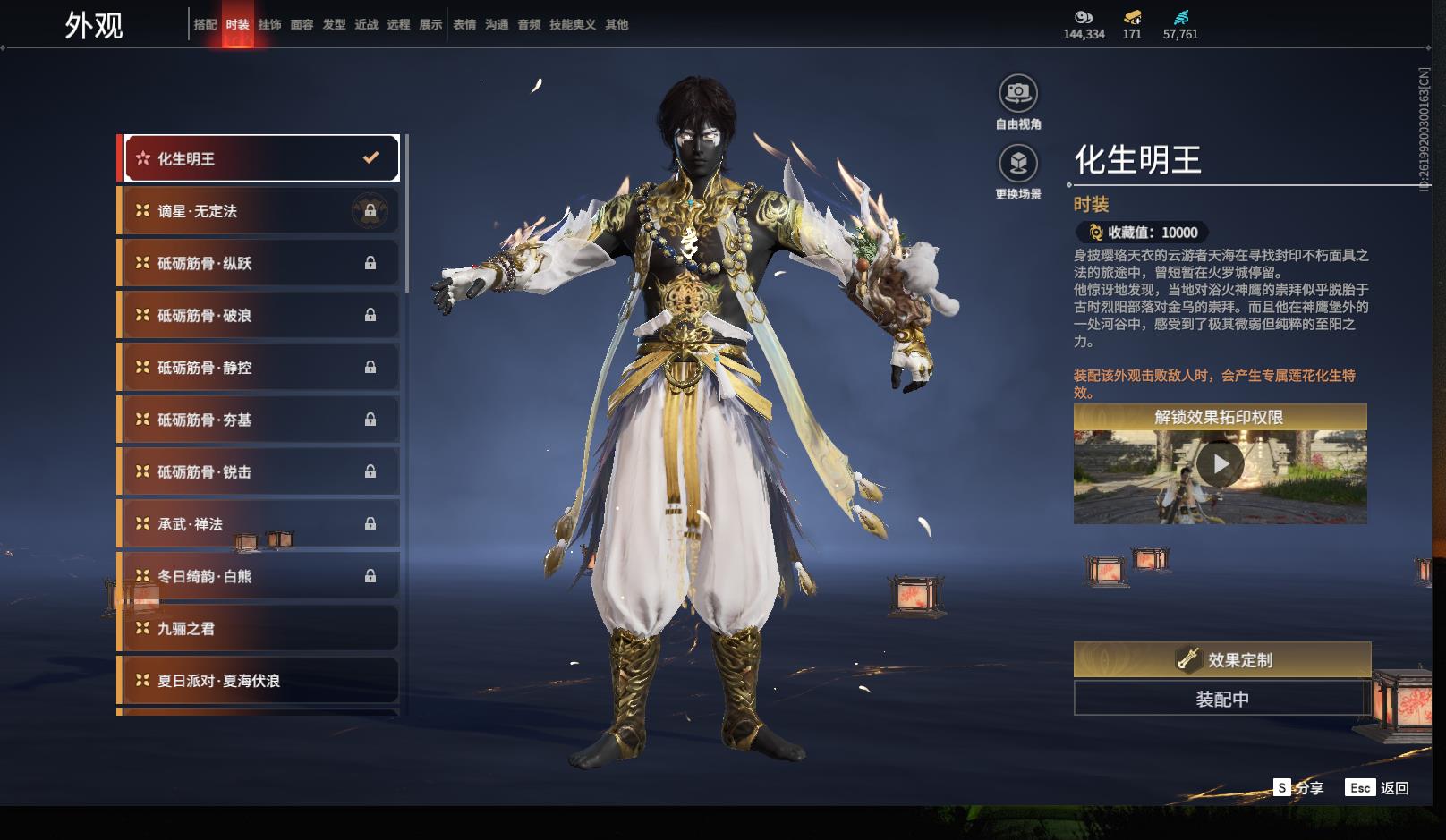Select the 化生明王 outfit entry
The image size is (1446, 840).
[260, 158]
